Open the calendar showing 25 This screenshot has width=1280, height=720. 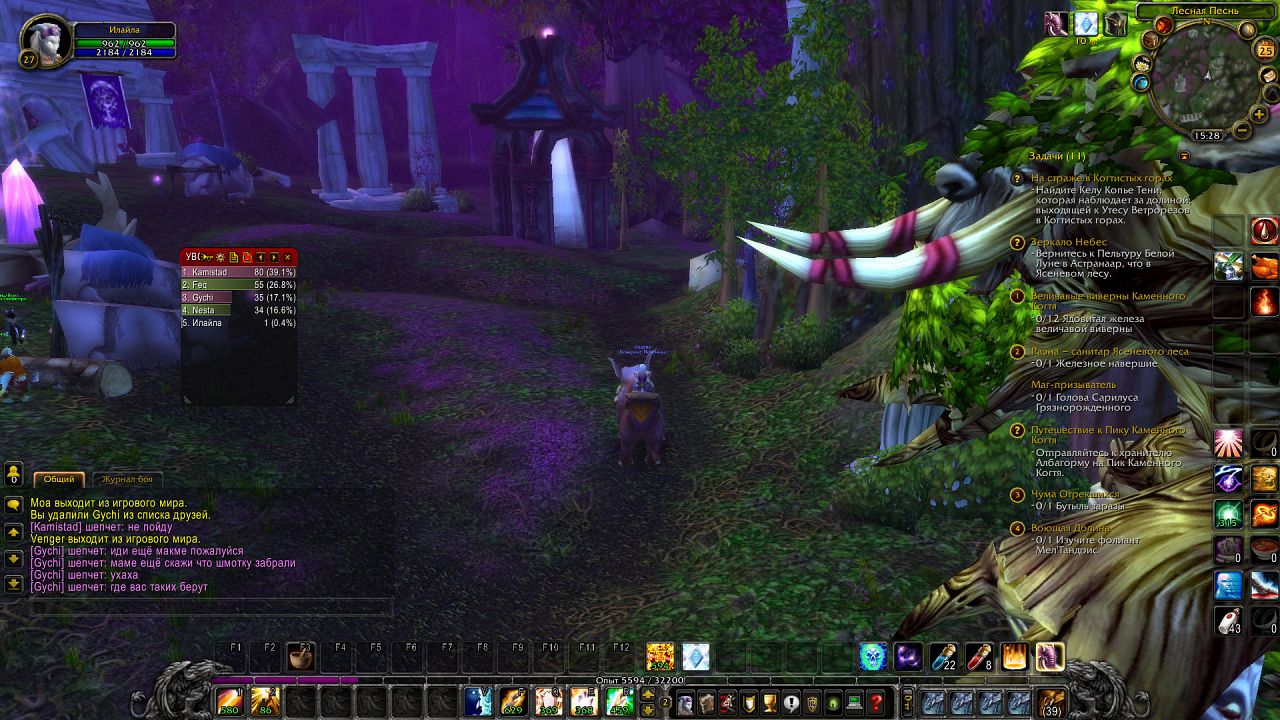click(x=1265, y=50)
